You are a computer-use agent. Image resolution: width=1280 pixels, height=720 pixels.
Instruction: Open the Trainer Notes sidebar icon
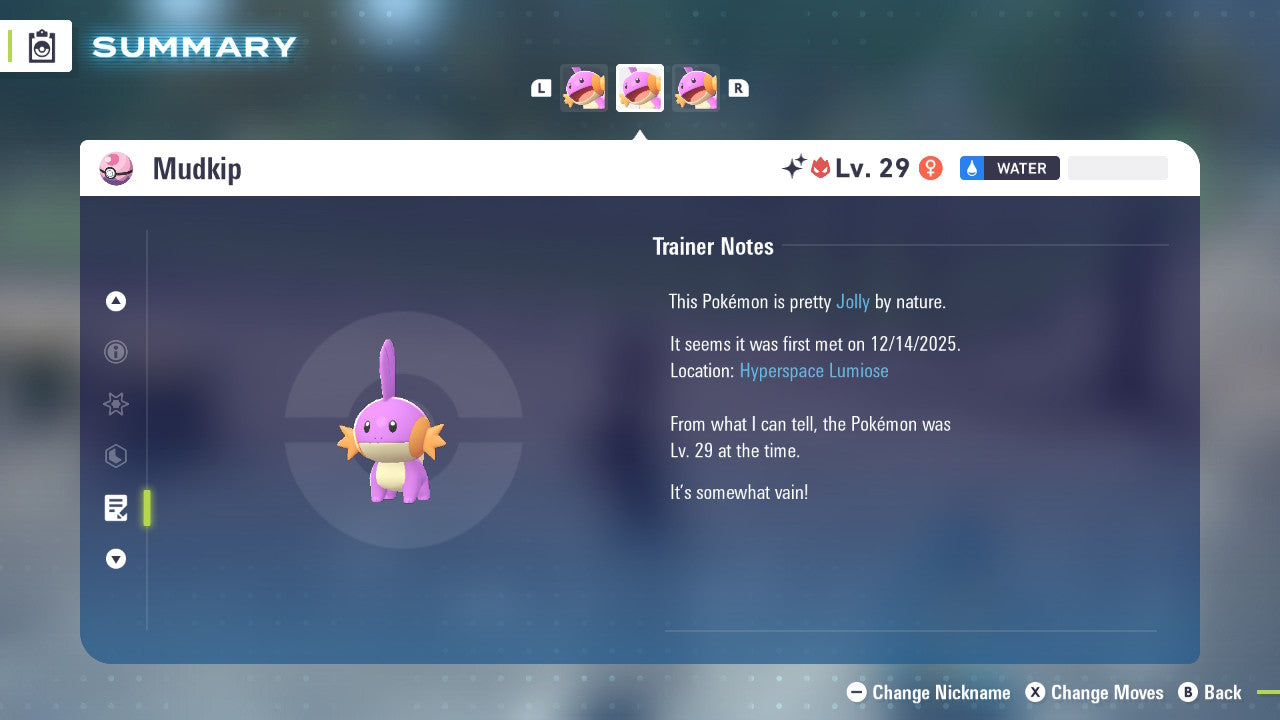pyautogui.click(x=116, y=508)
